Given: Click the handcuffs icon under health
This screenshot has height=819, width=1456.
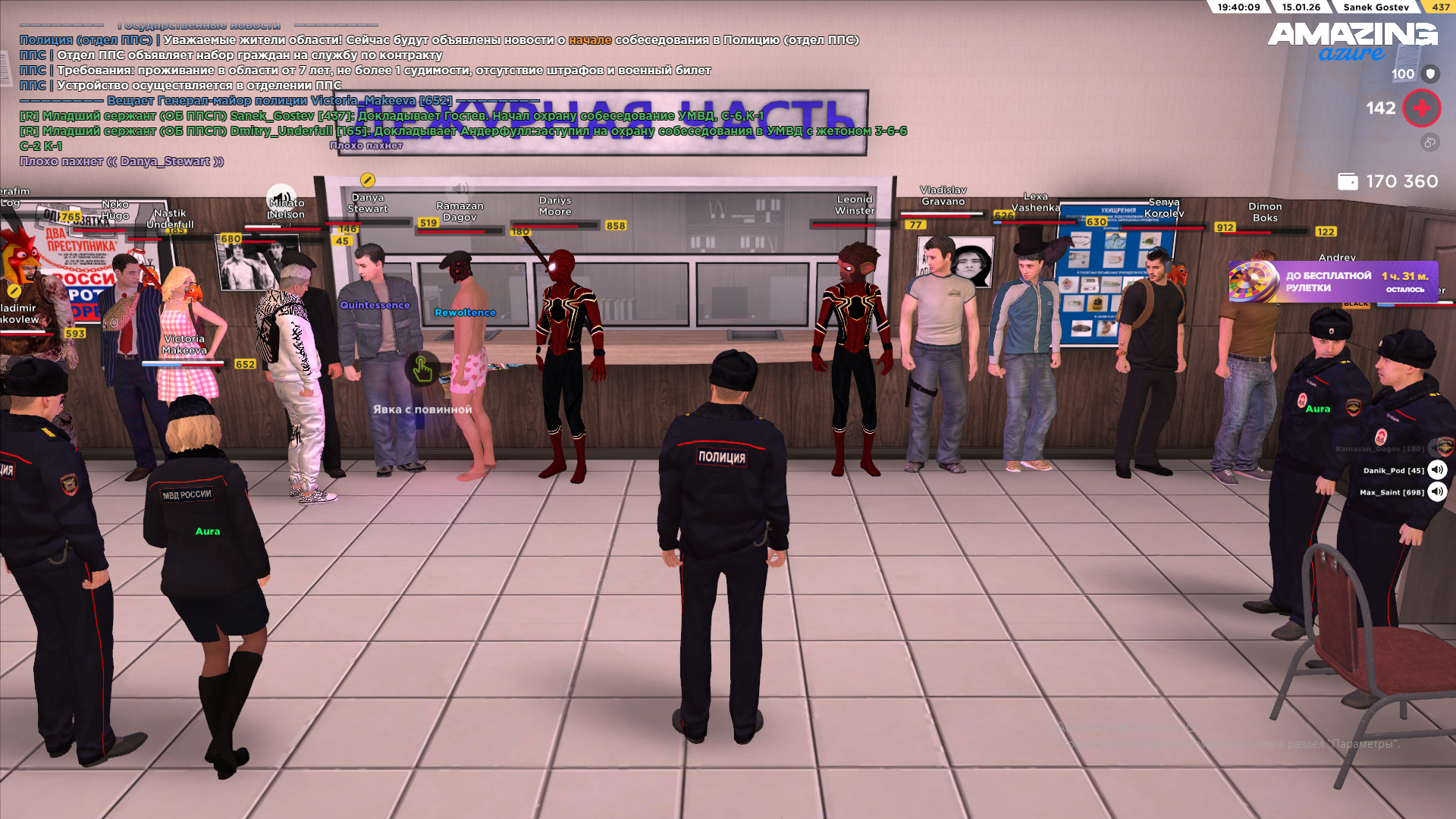Looking at the screenshot, I should [x=1429, y=143].
